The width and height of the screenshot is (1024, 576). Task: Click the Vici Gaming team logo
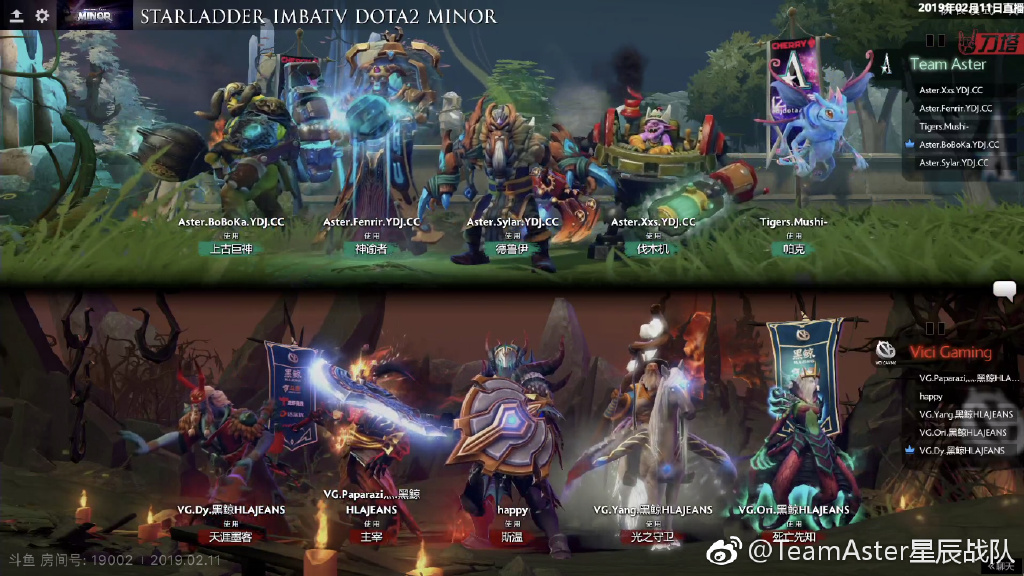pos(885,350)
